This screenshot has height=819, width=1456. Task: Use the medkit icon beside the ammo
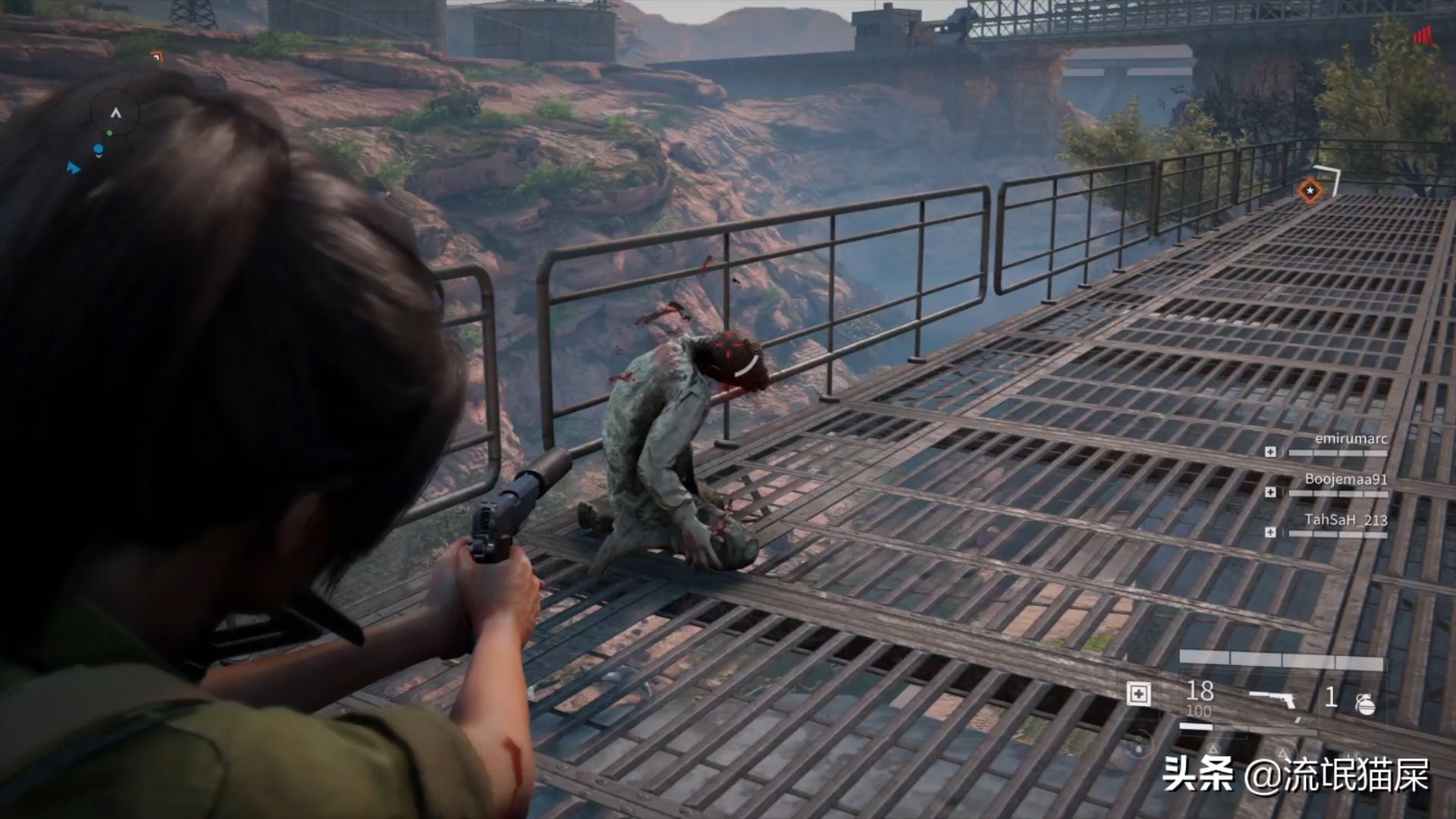coord(1138,693)
